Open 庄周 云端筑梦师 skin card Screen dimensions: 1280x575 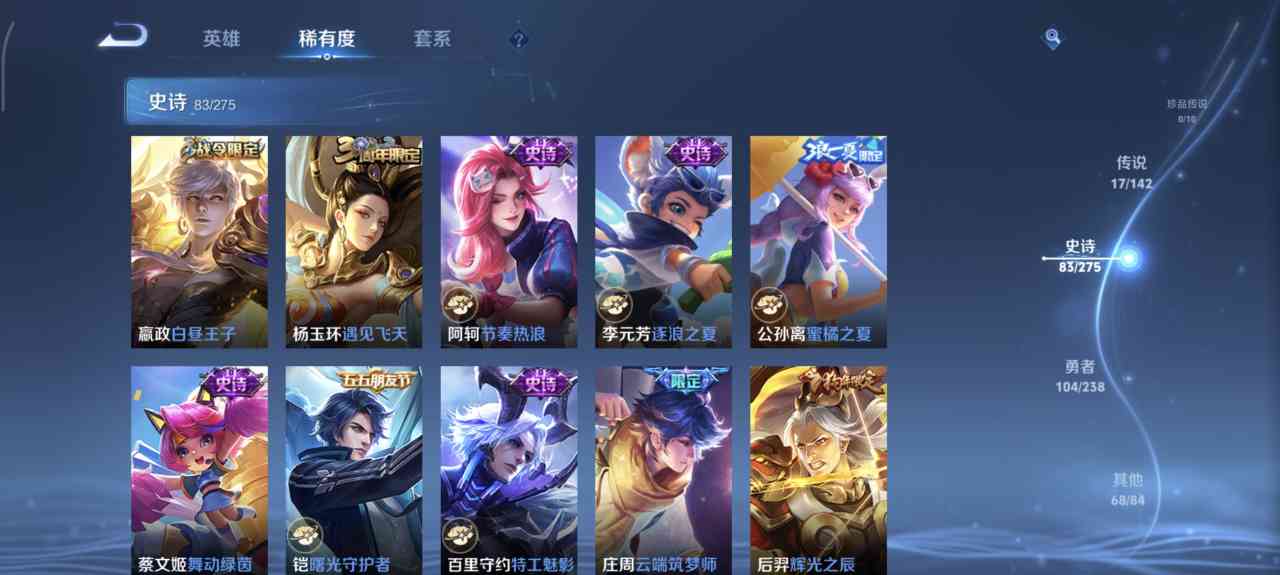pos(663,470)
